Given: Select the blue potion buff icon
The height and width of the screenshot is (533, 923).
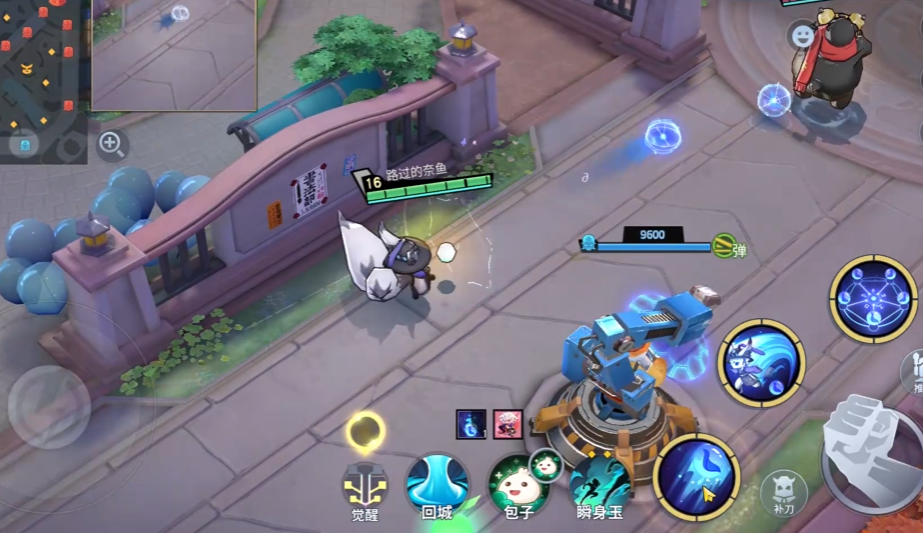Looking at the screenshot, I should coord(471,424).
